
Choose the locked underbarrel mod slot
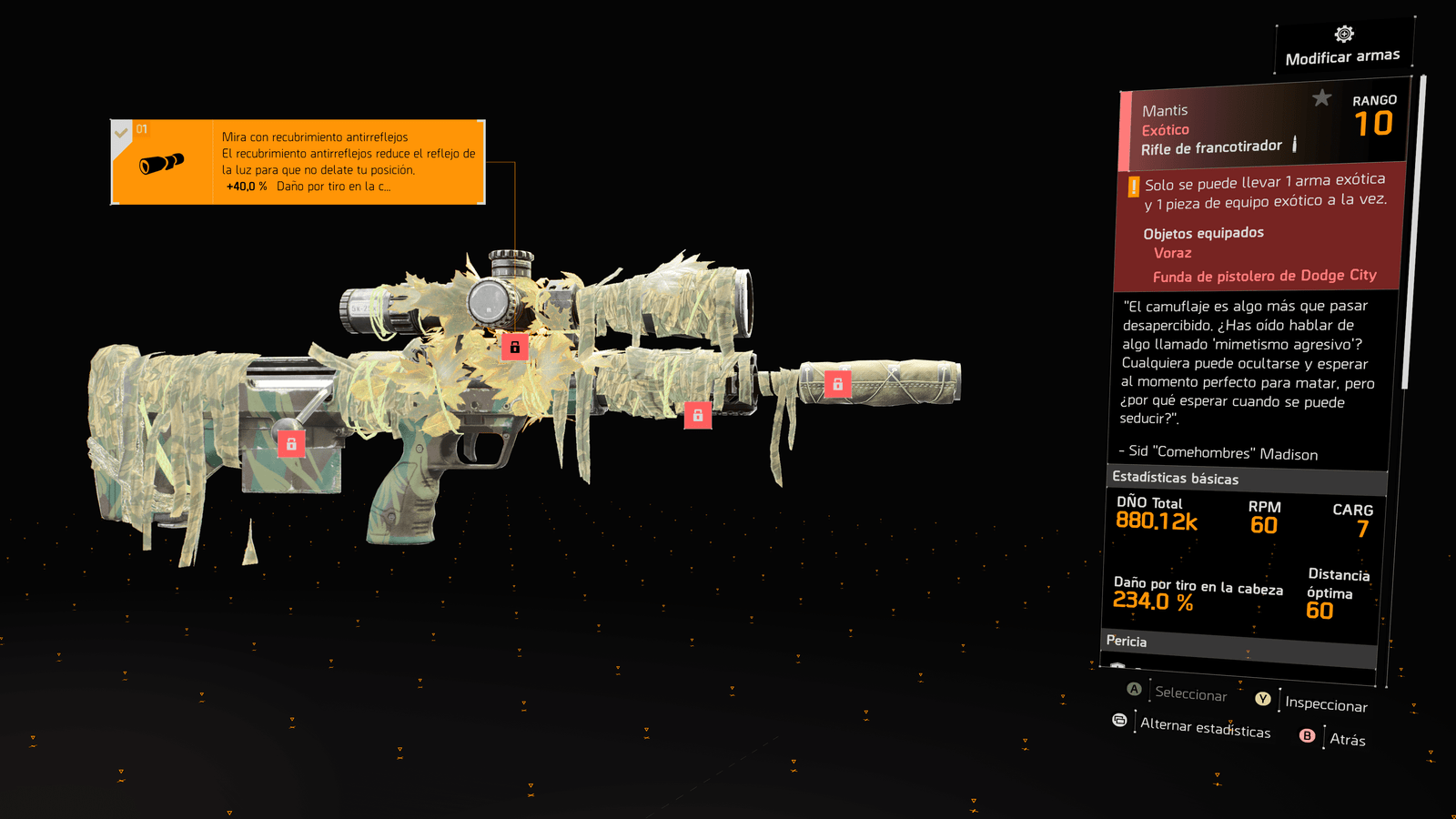(698, 415)
